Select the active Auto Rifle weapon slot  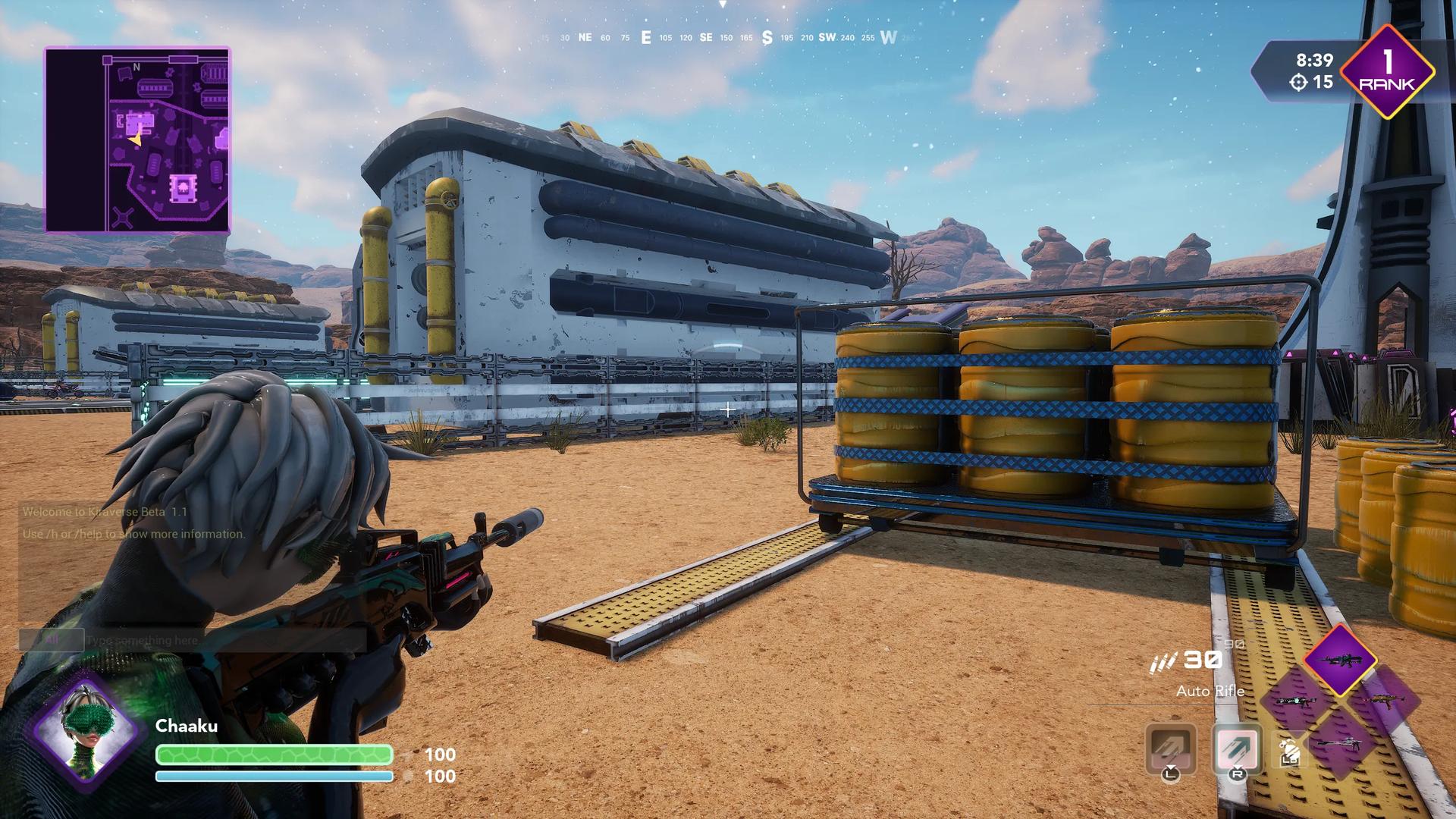[x=1340, y=660]
